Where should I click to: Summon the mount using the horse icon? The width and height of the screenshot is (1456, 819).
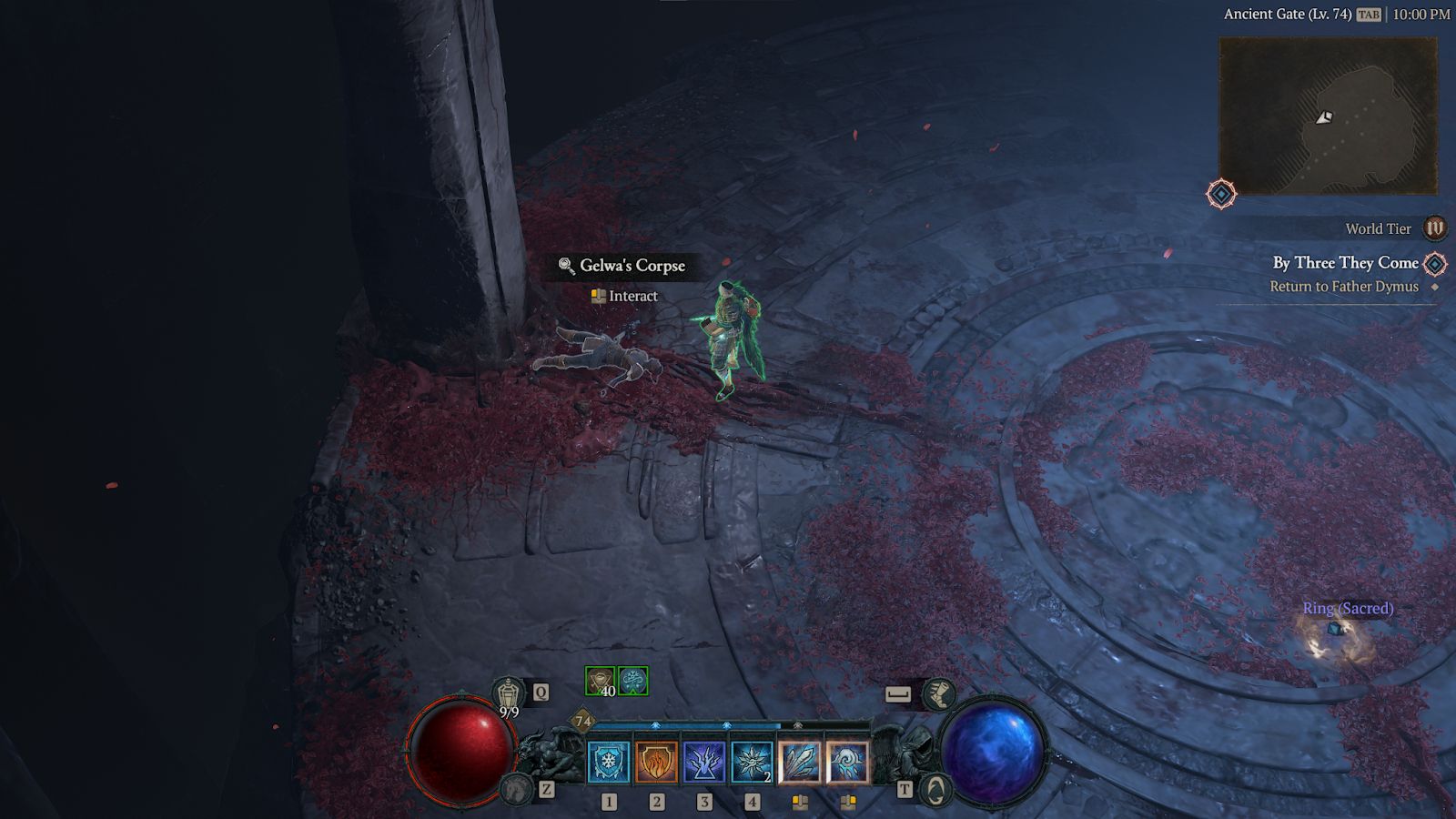point(517,789)
